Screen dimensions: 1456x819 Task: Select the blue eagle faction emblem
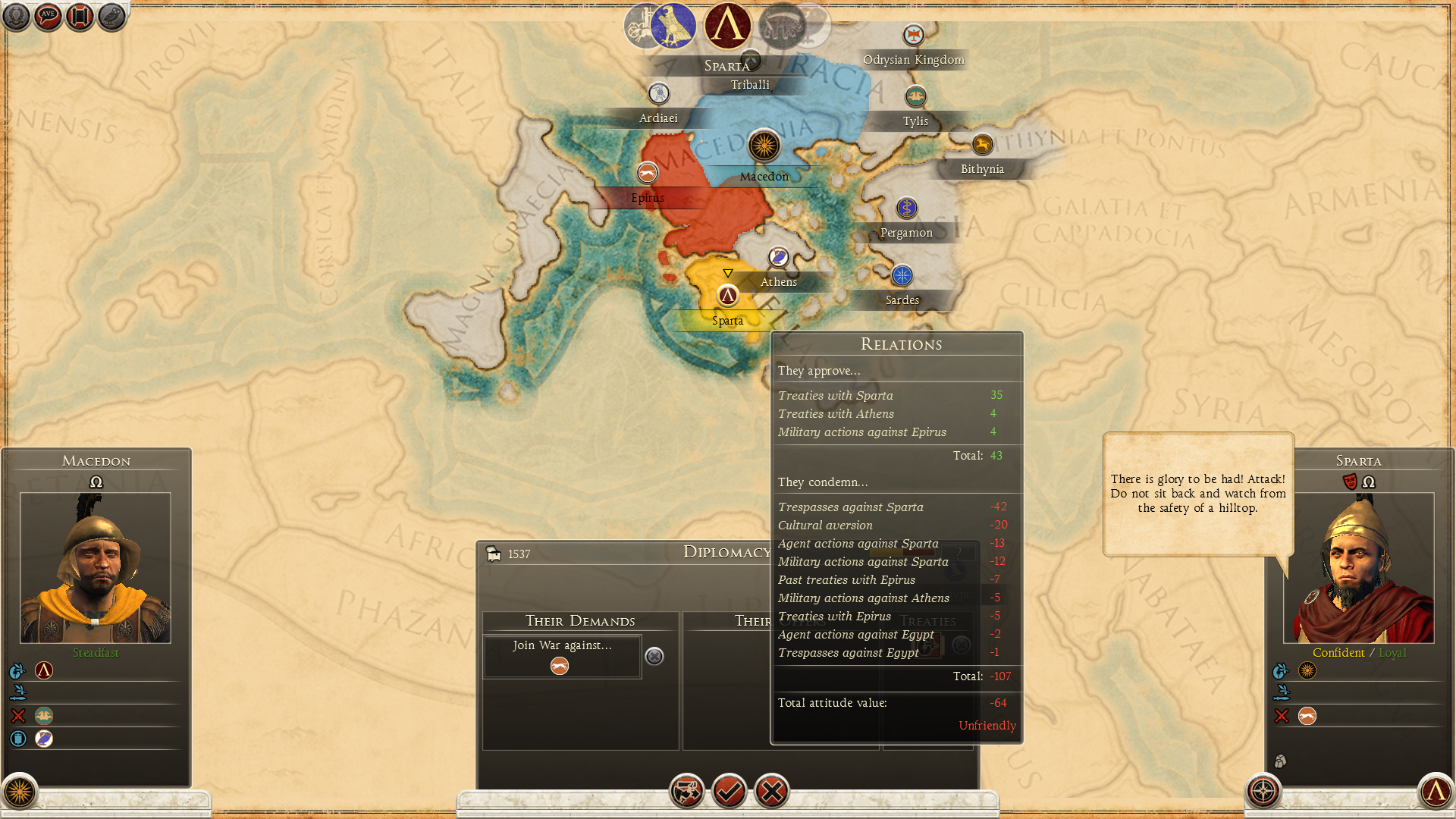(673, 26)
